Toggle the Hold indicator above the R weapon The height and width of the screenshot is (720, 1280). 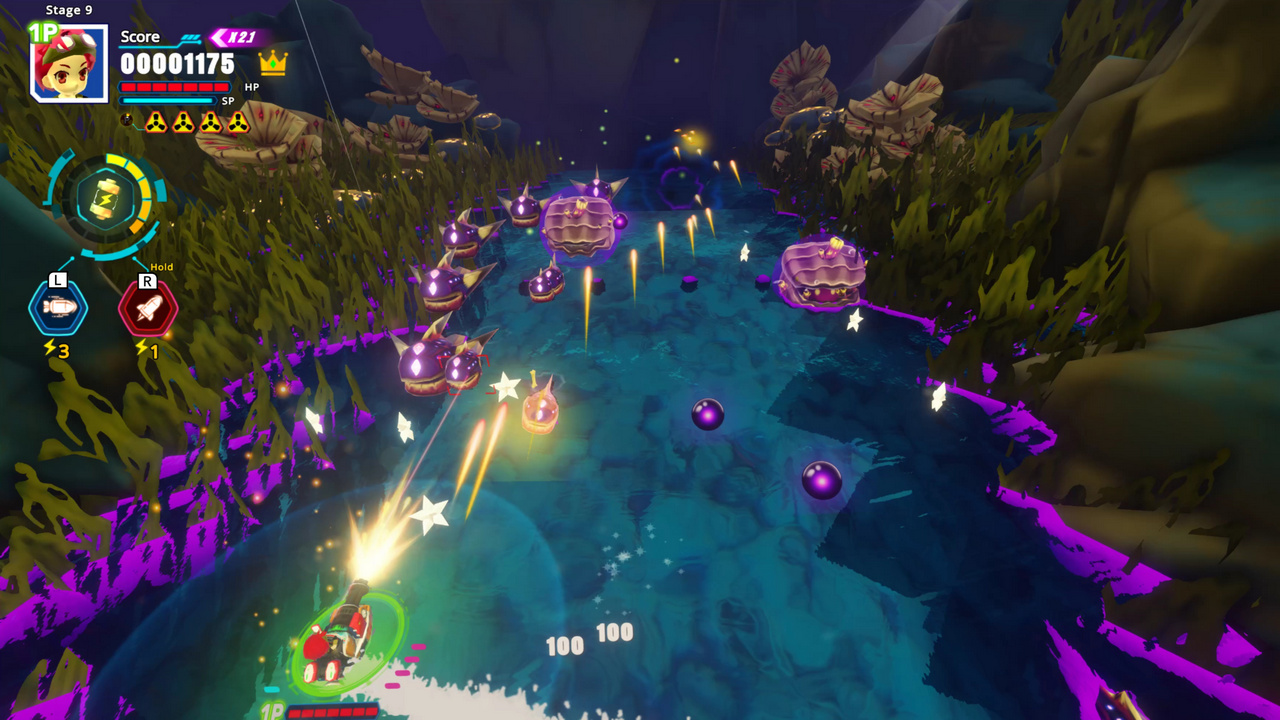pos(162,266)
